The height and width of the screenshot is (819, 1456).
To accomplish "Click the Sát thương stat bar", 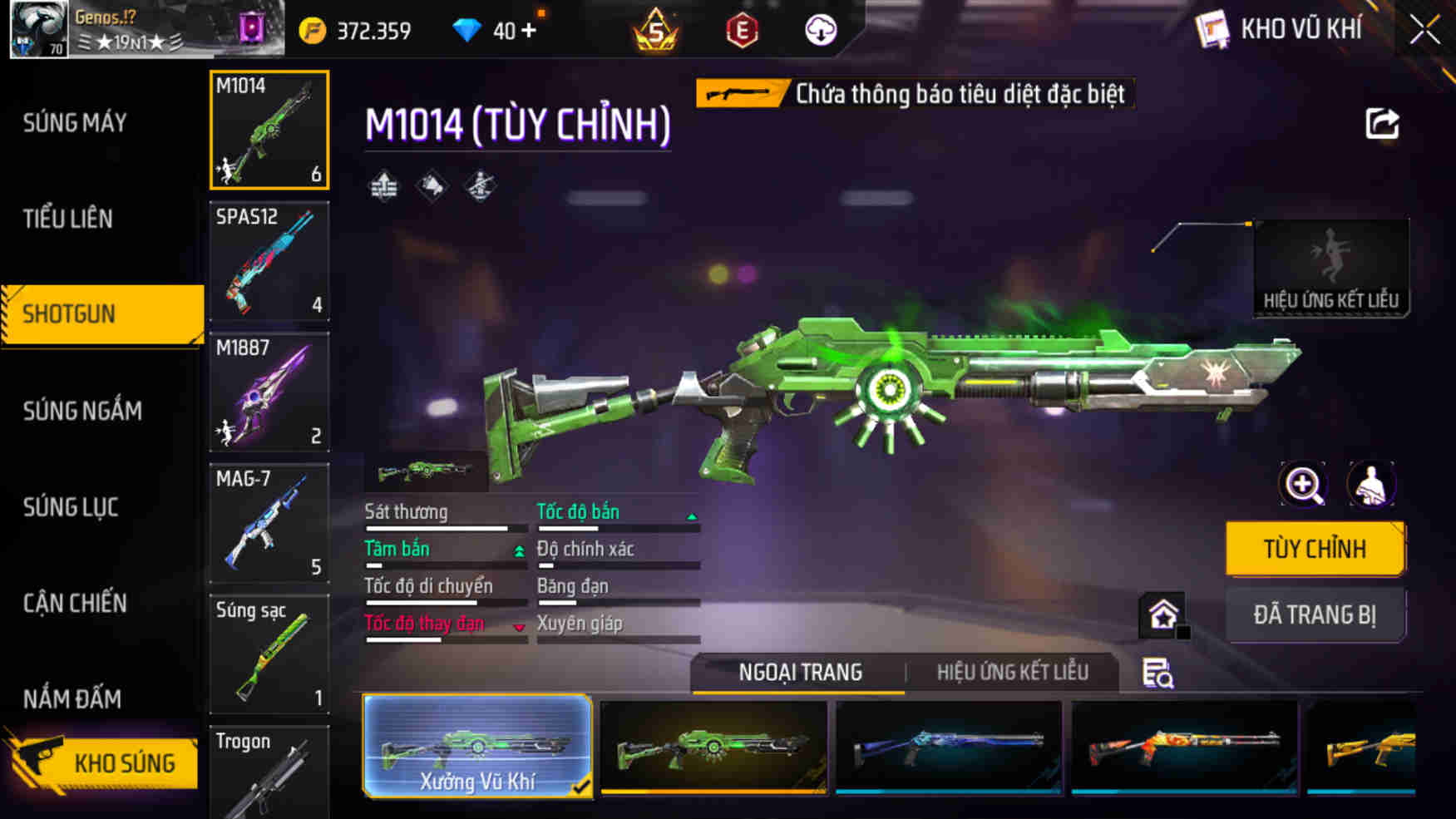I will pyautogui.click(x=438, y=520).
